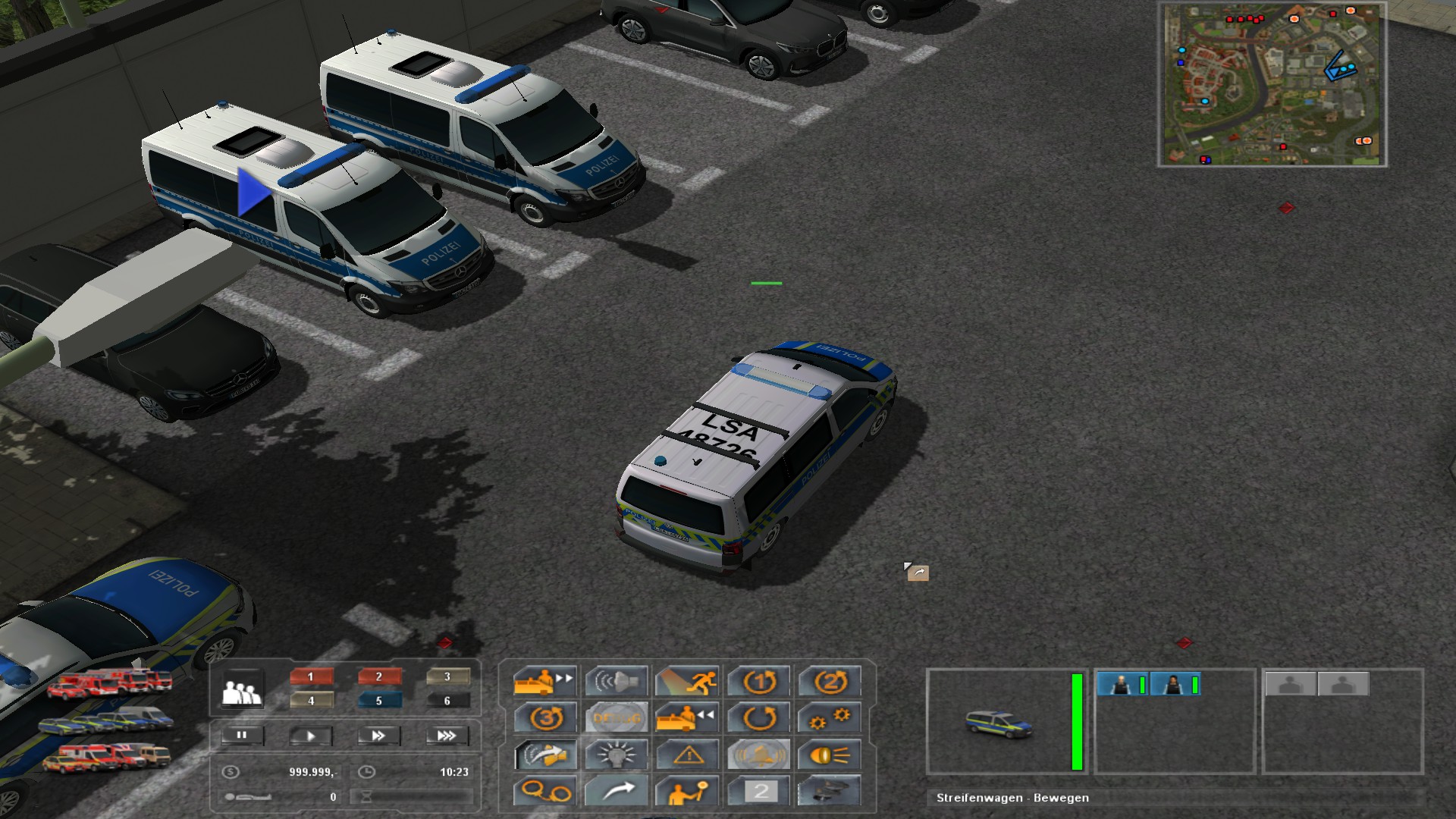The image size is (1456, 819).
Task: Select blue unit group 5
Action: click(378, 701)
